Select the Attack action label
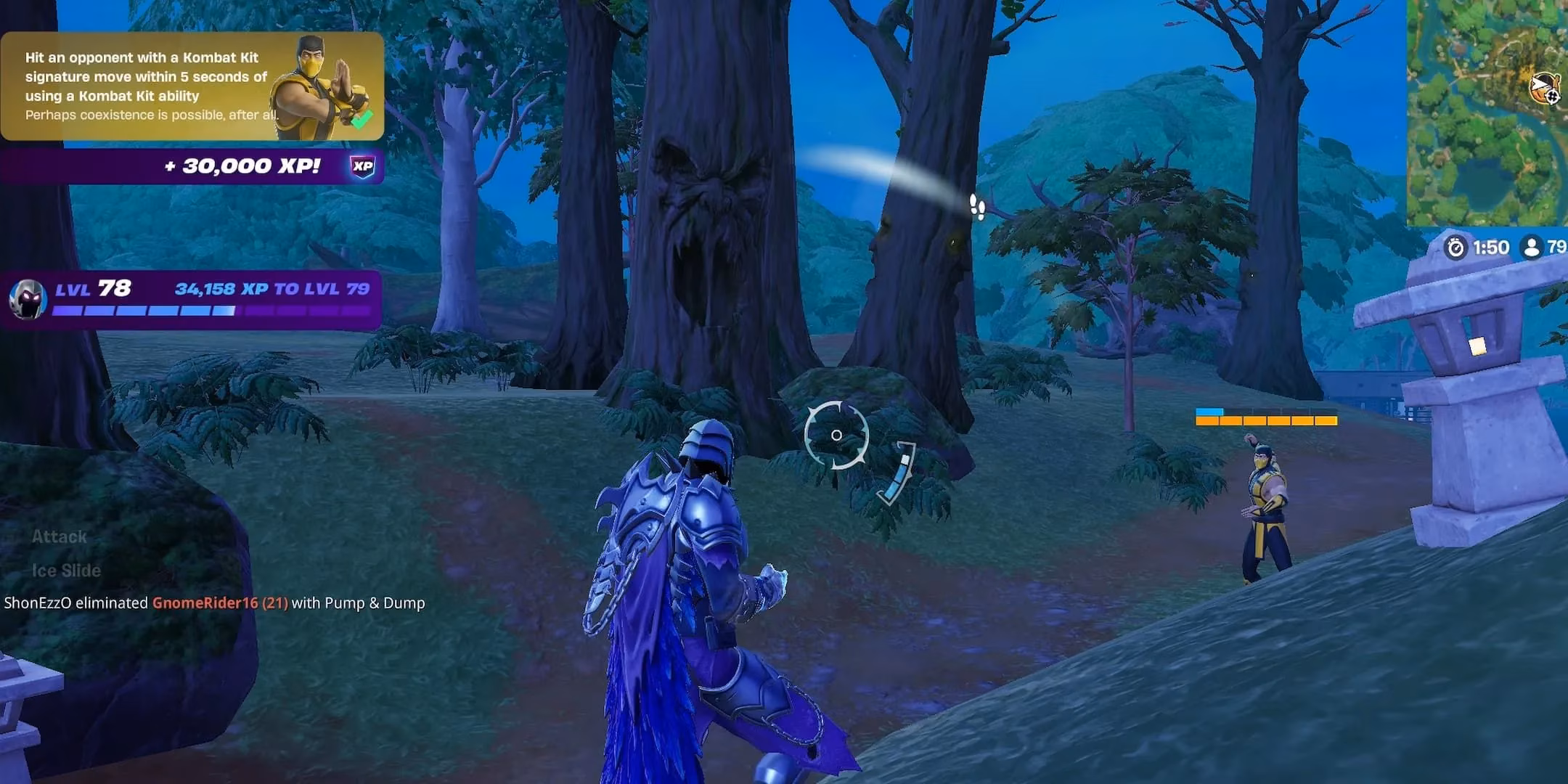1568x784 pixels. (59, 537)
